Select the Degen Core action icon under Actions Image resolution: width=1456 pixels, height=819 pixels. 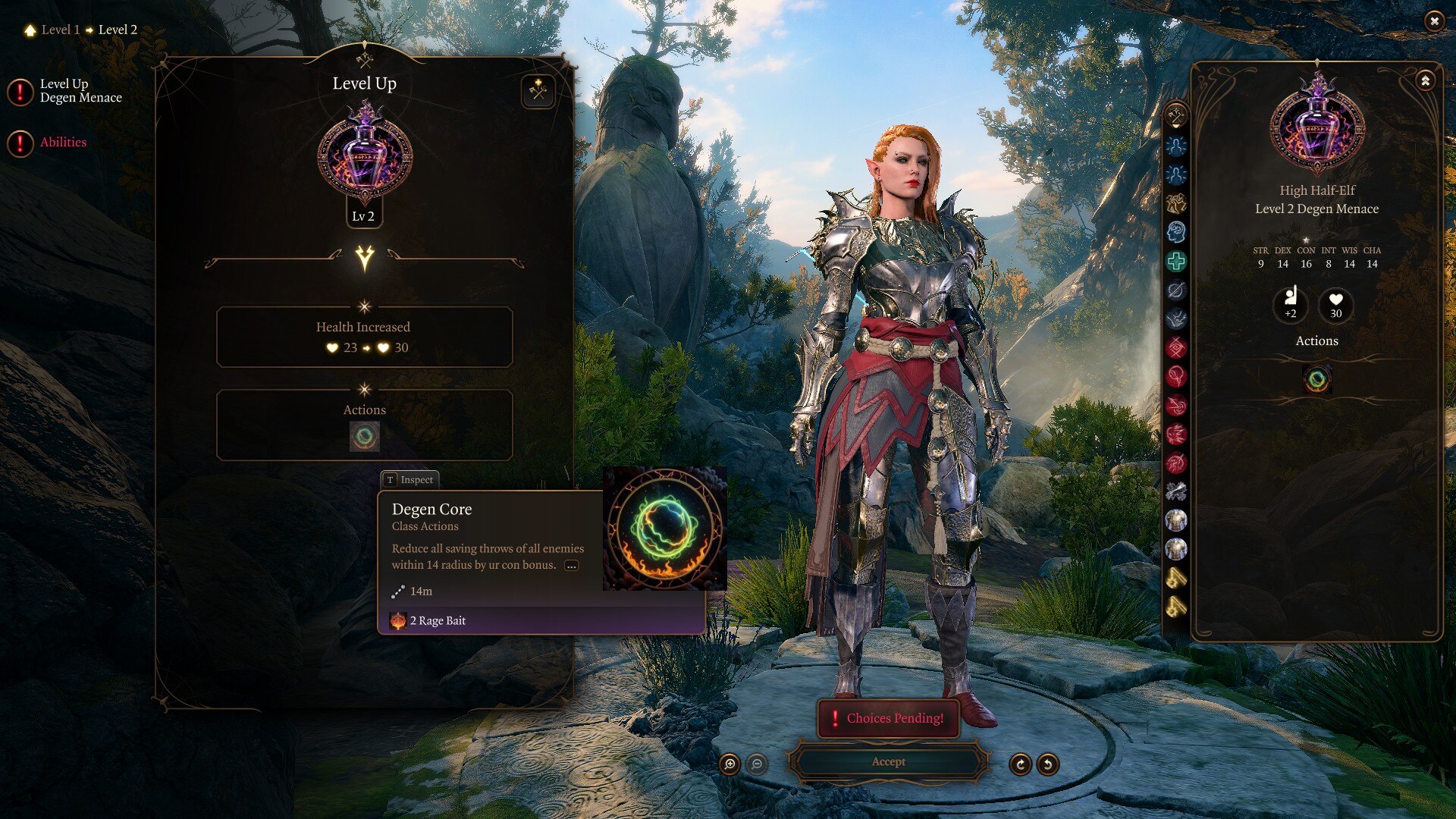click(365, 437)
